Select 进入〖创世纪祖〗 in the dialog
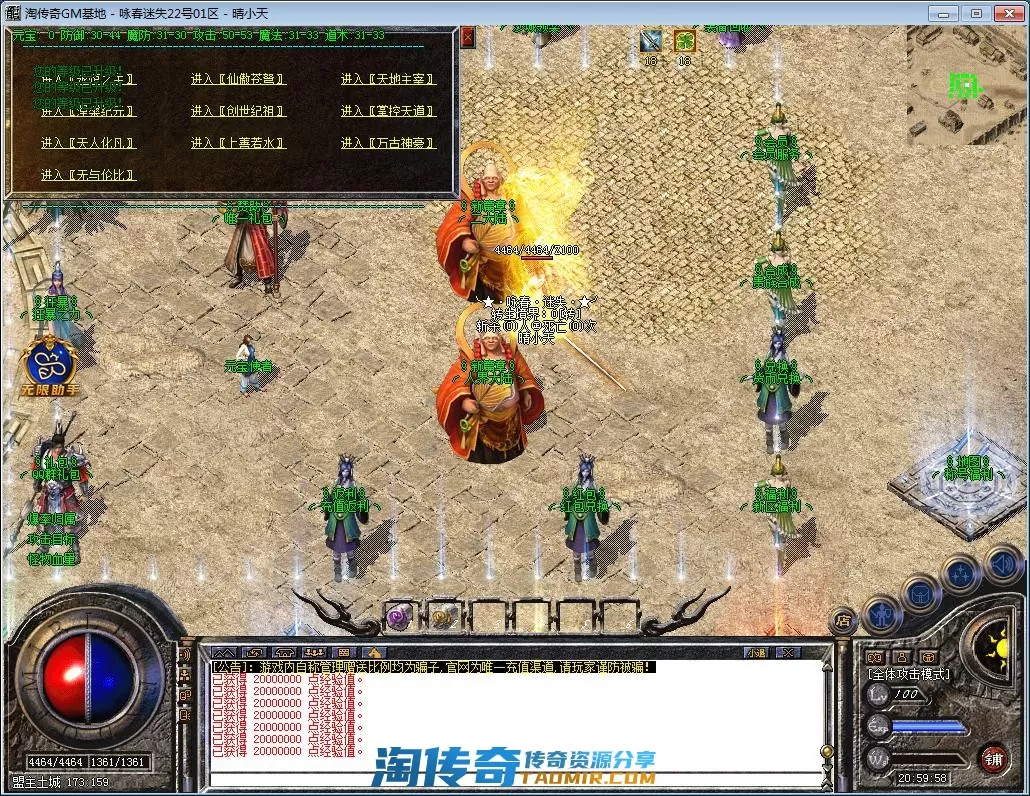The width and height of the screenshot is (1030, 796). (238, 111)
